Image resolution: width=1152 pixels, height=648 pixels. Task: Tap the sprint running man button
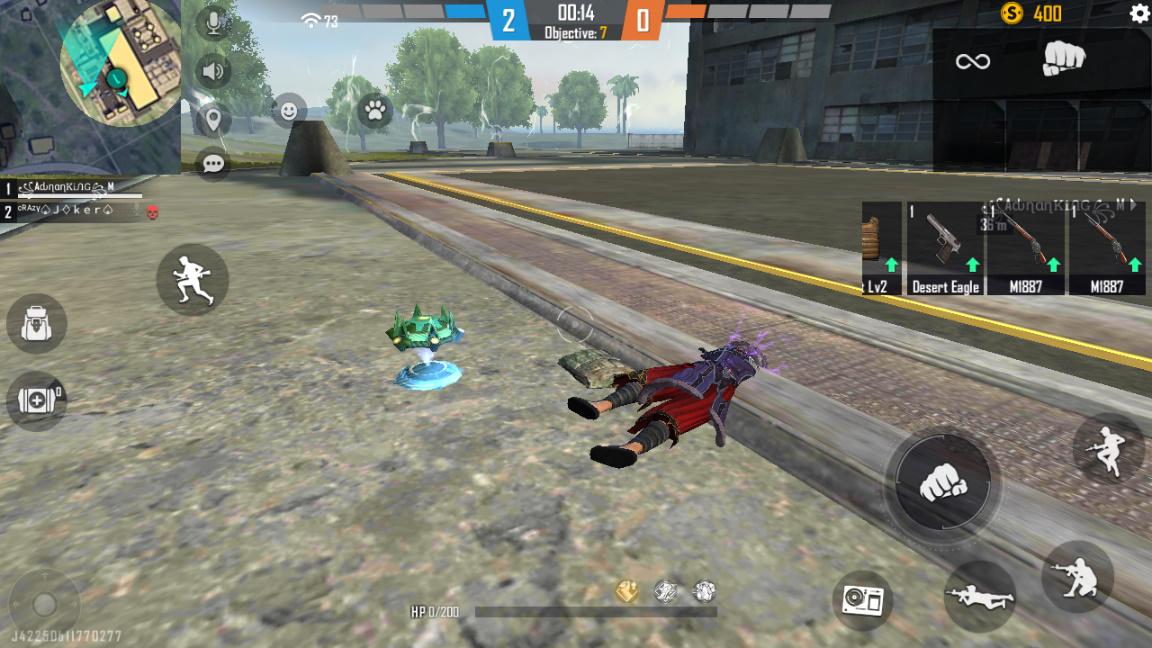[x=192, y=280]
